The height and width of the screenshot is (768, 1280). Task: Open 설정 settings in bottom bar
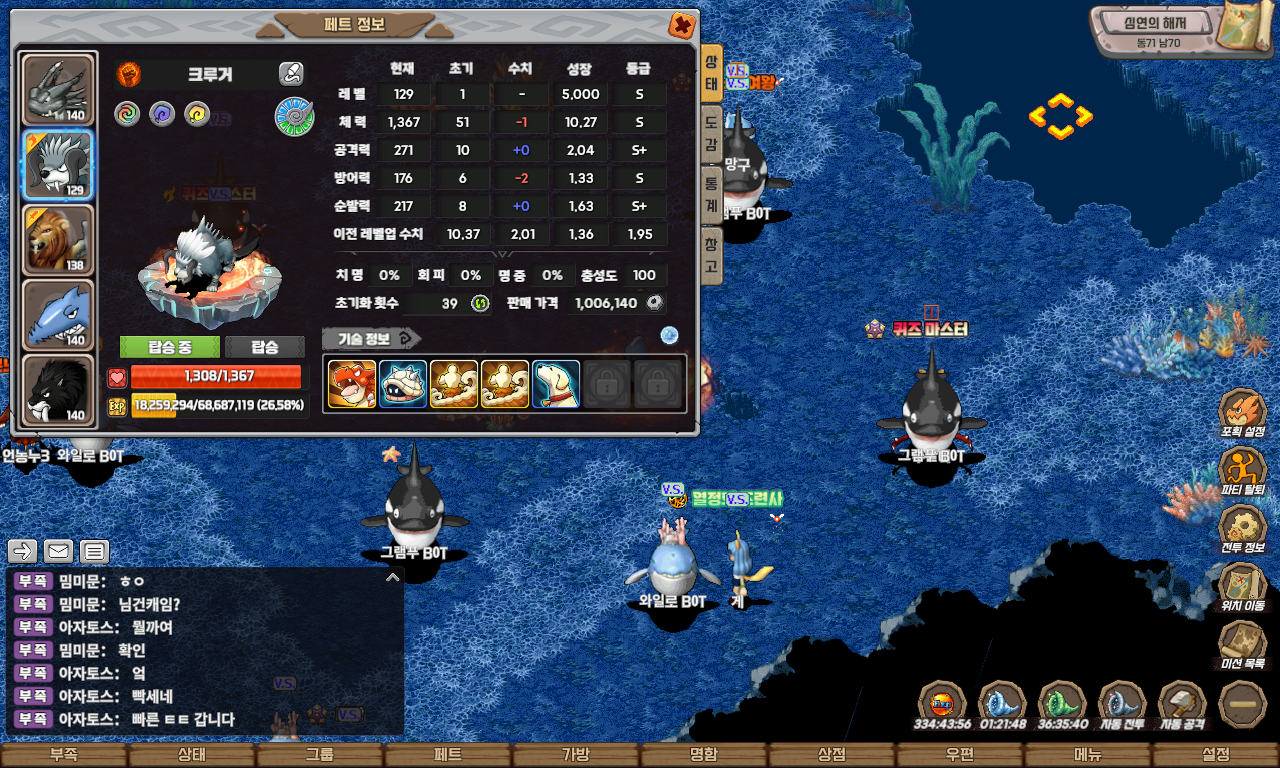pyautogui.click(x=1216, y=755)
